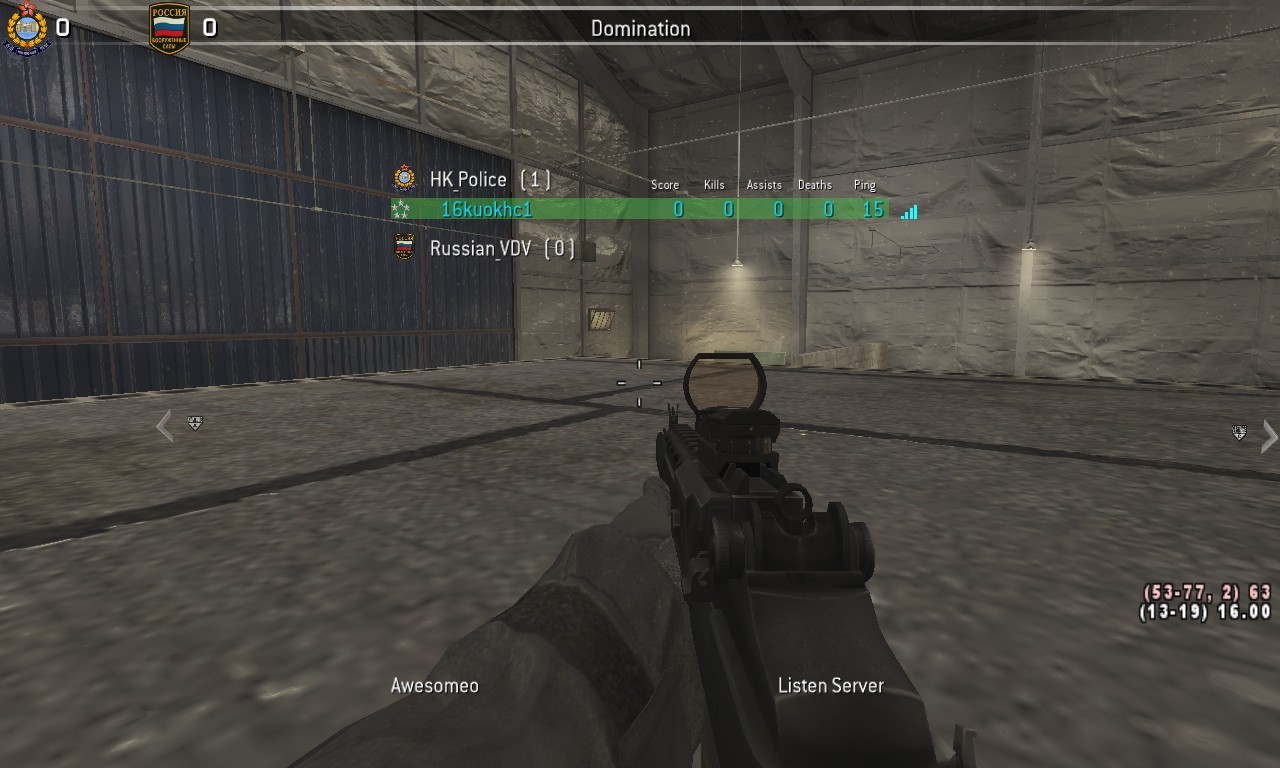Image resolution: width=1280 pixels, height=768 pixels.
Task: Click the Awesomeo server name label
Action: pyautogui.click(x=434, y=685)
